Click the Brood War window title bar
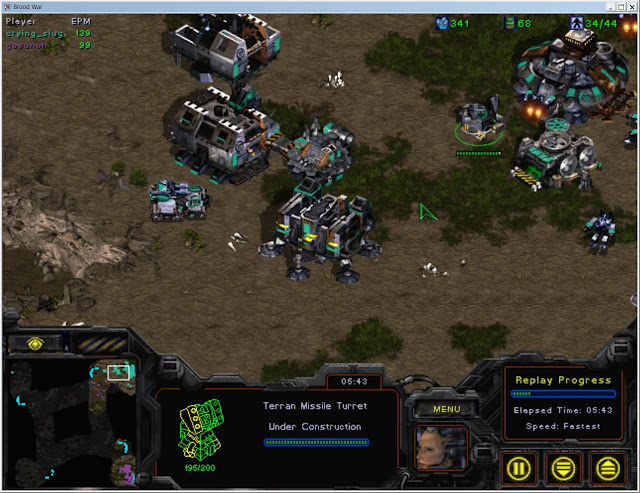 (320, 6)
